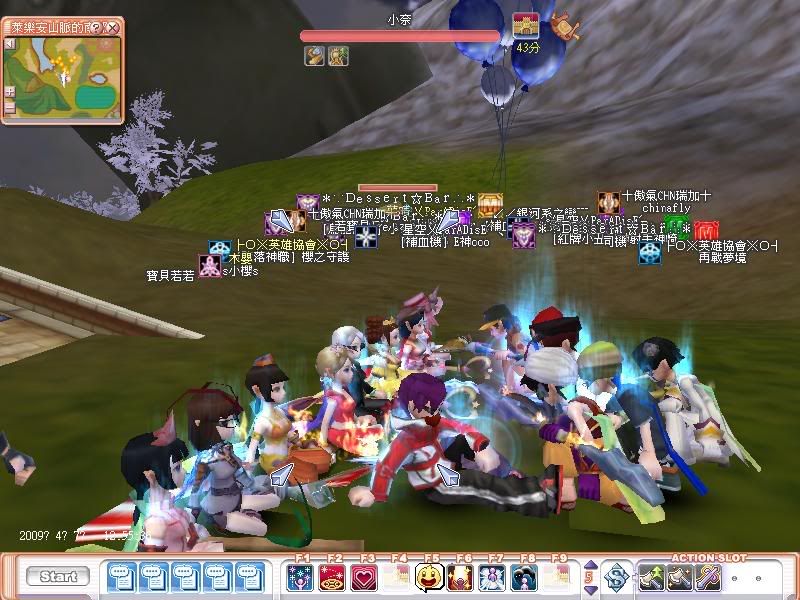This screenshot has height=600, width=800.
Task: Open the castle icon beside the score
Action: tap(525, 26)
